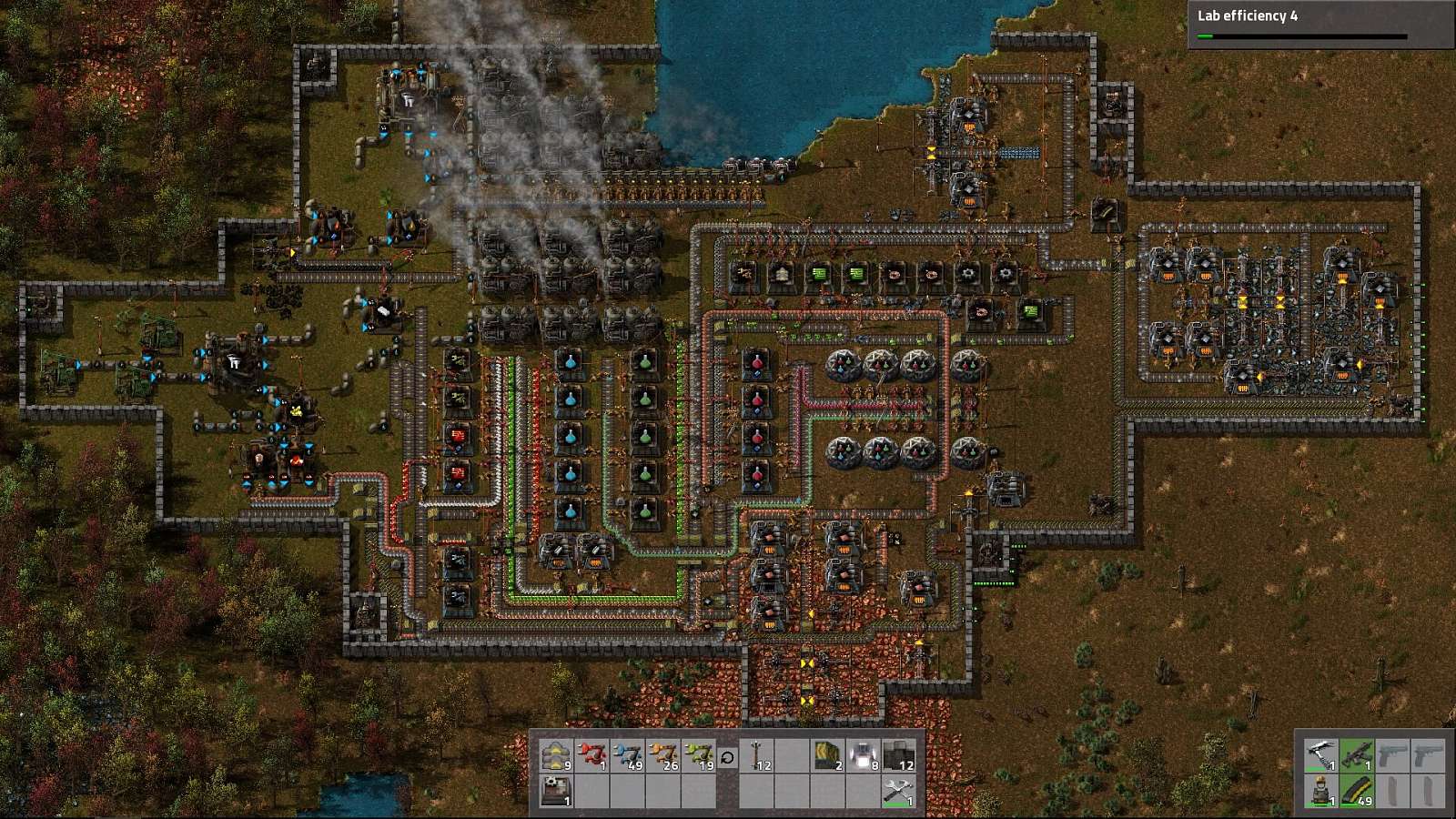Switch active weapon to the flamethrower
Image resolution: width=1456 pixels, height=819 pixels.
(1320, 753)
